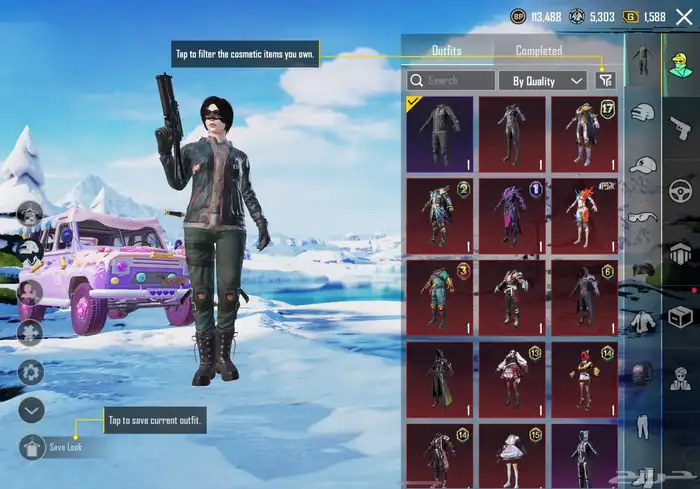Select the teal outfit with level 3 badge

(441, 293)
